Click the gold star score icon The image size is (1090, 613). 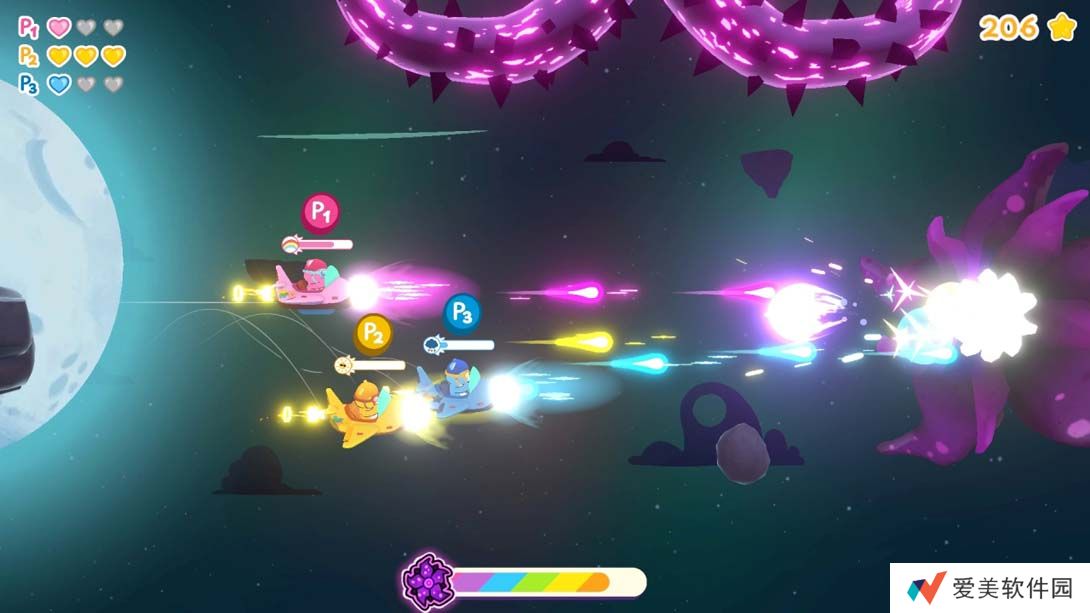click(1062, 27)
